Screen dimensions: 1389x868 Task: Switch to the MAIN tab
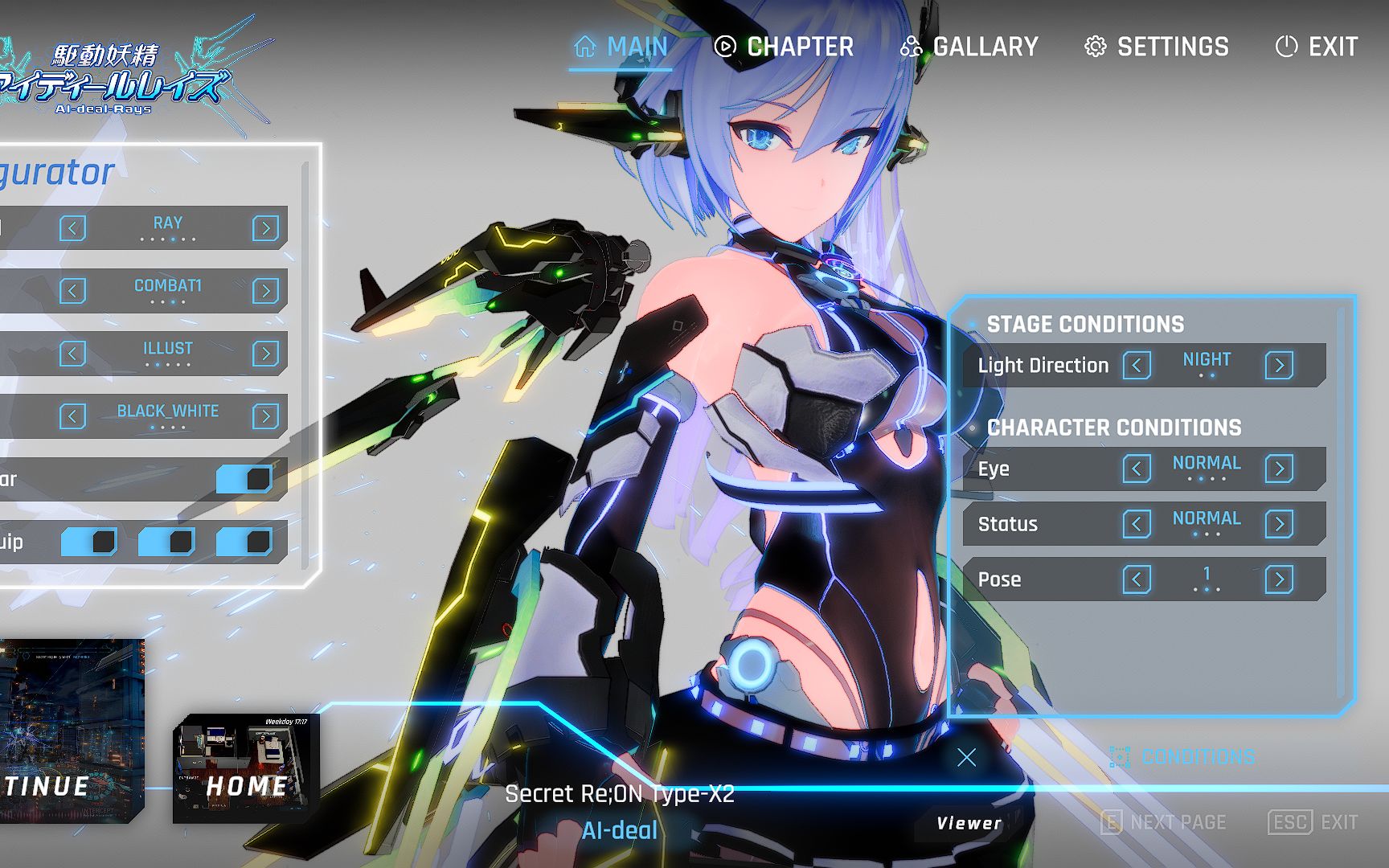pyautogui.click(x=621, y=47)
